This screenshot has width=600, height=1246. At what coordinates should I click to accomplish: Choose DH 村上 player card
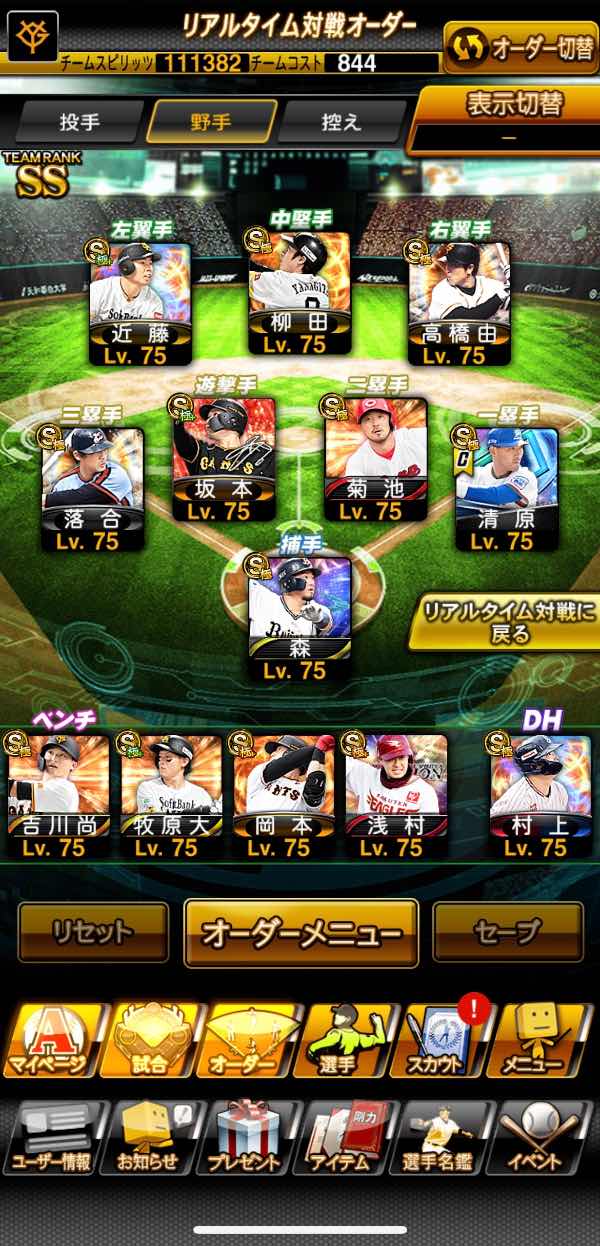click(539, 797)
